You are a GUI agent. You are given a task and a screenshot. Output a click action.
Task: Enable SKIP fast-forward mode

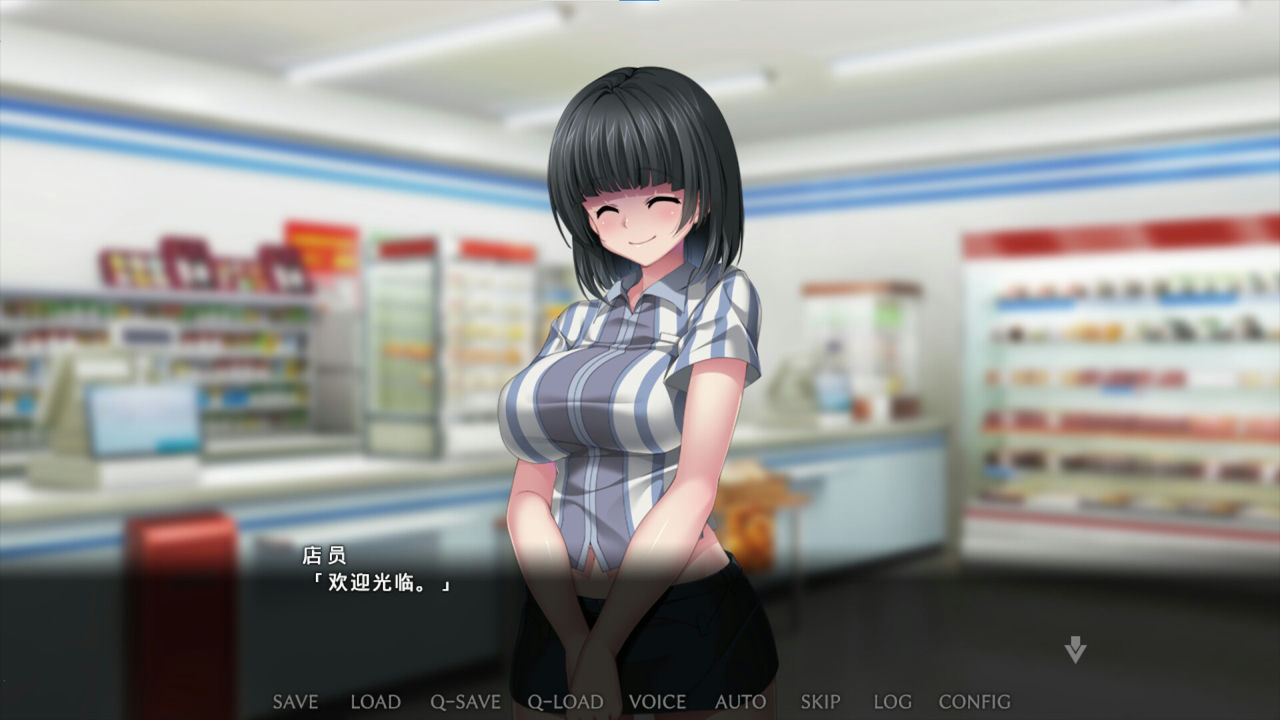[x=818, y=701]
